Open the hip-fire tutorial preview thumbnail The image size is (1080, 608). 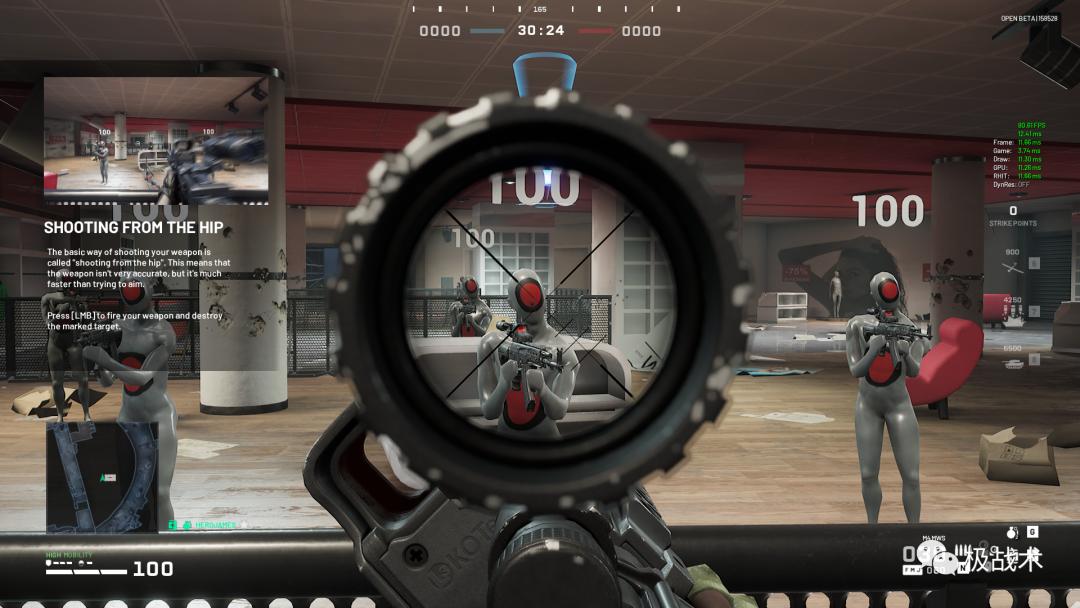[155, 141]
